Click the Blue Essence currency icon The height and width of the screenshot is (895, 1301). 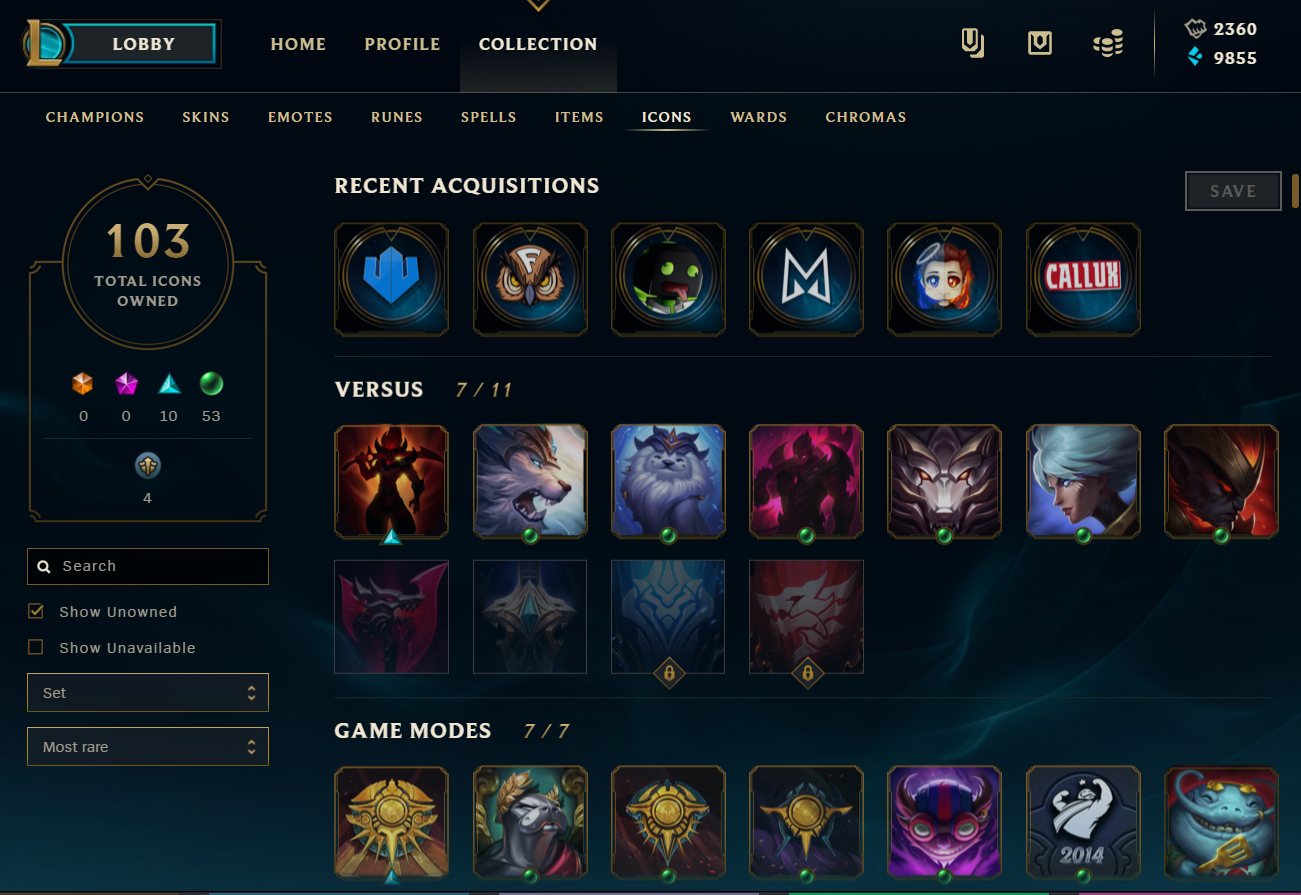pyautogui.click(x=1196, y=58)
